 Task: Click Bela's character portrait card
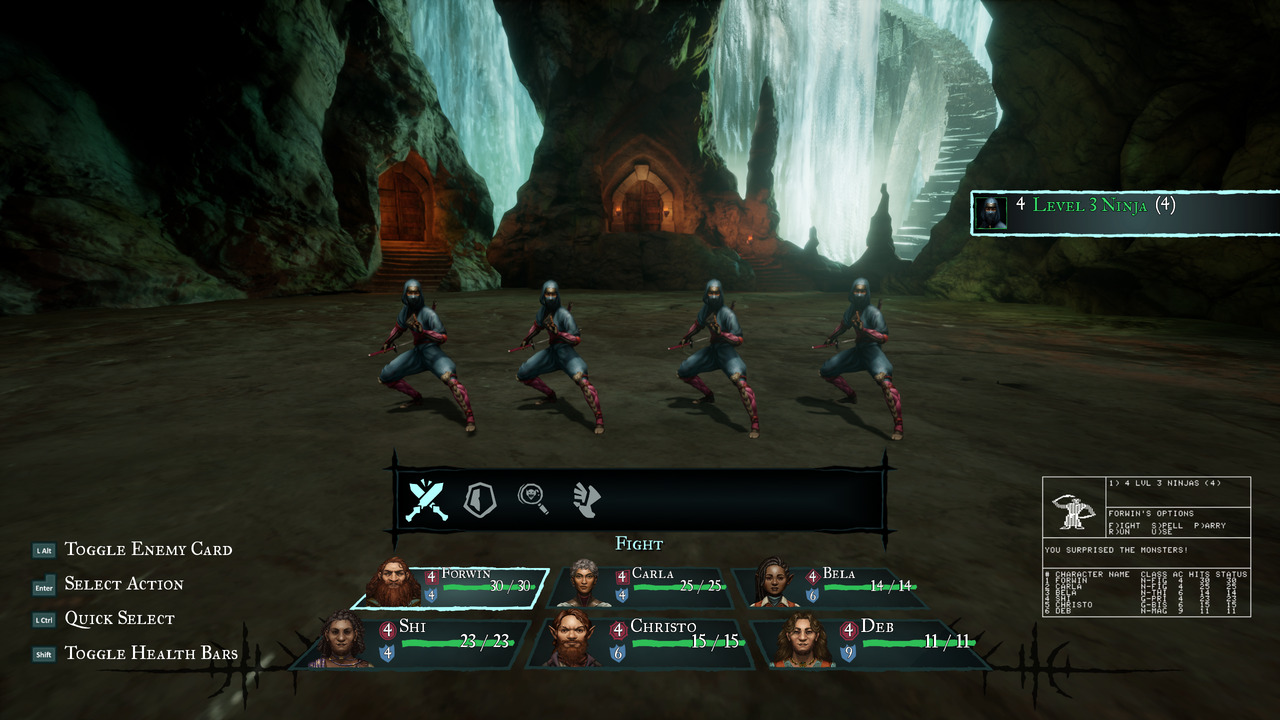click(829, 587)
